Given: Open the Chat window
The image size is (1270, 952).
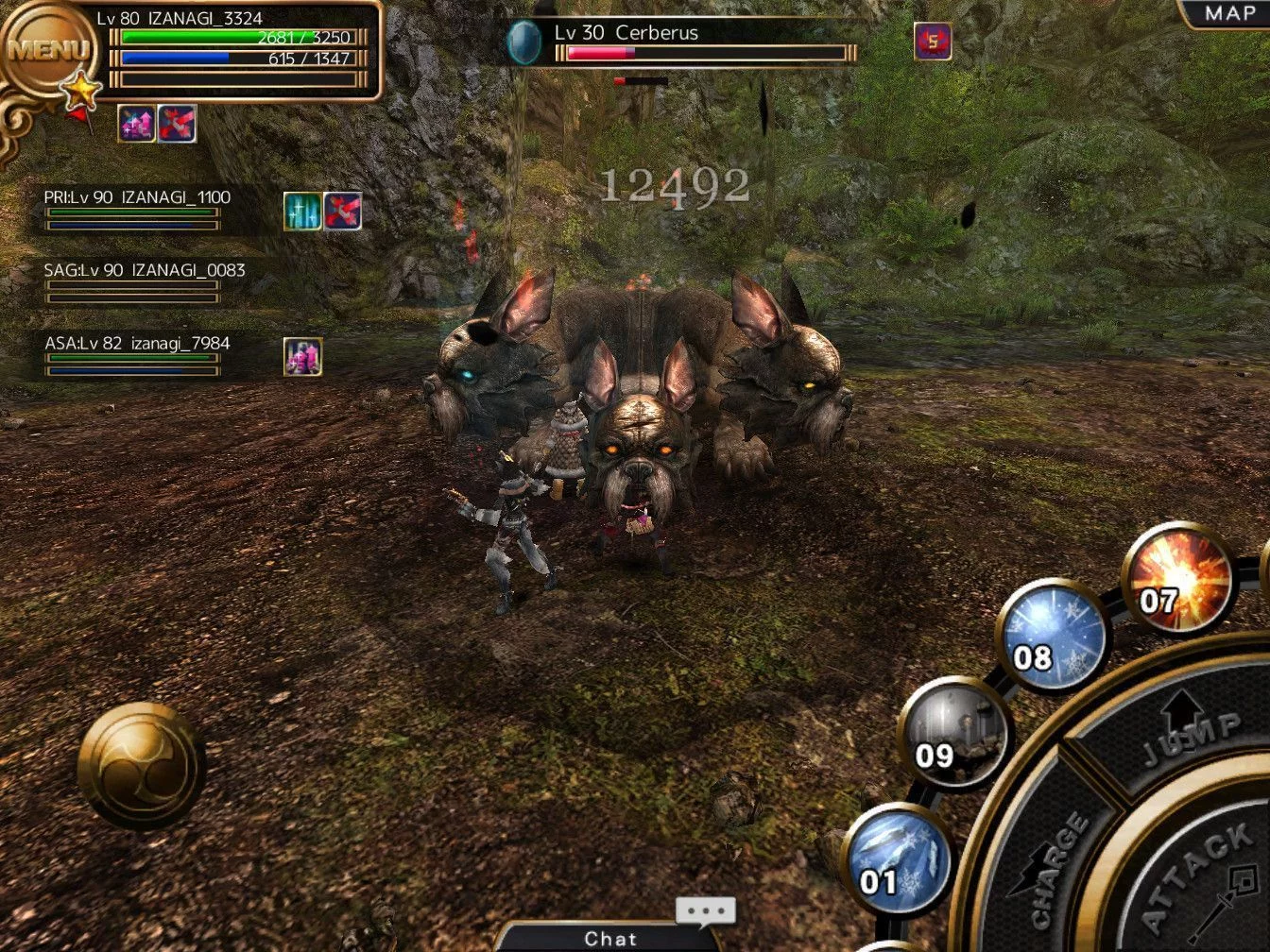Looking at the screenshot, I should pyautogui.click(x=610, y=938).
